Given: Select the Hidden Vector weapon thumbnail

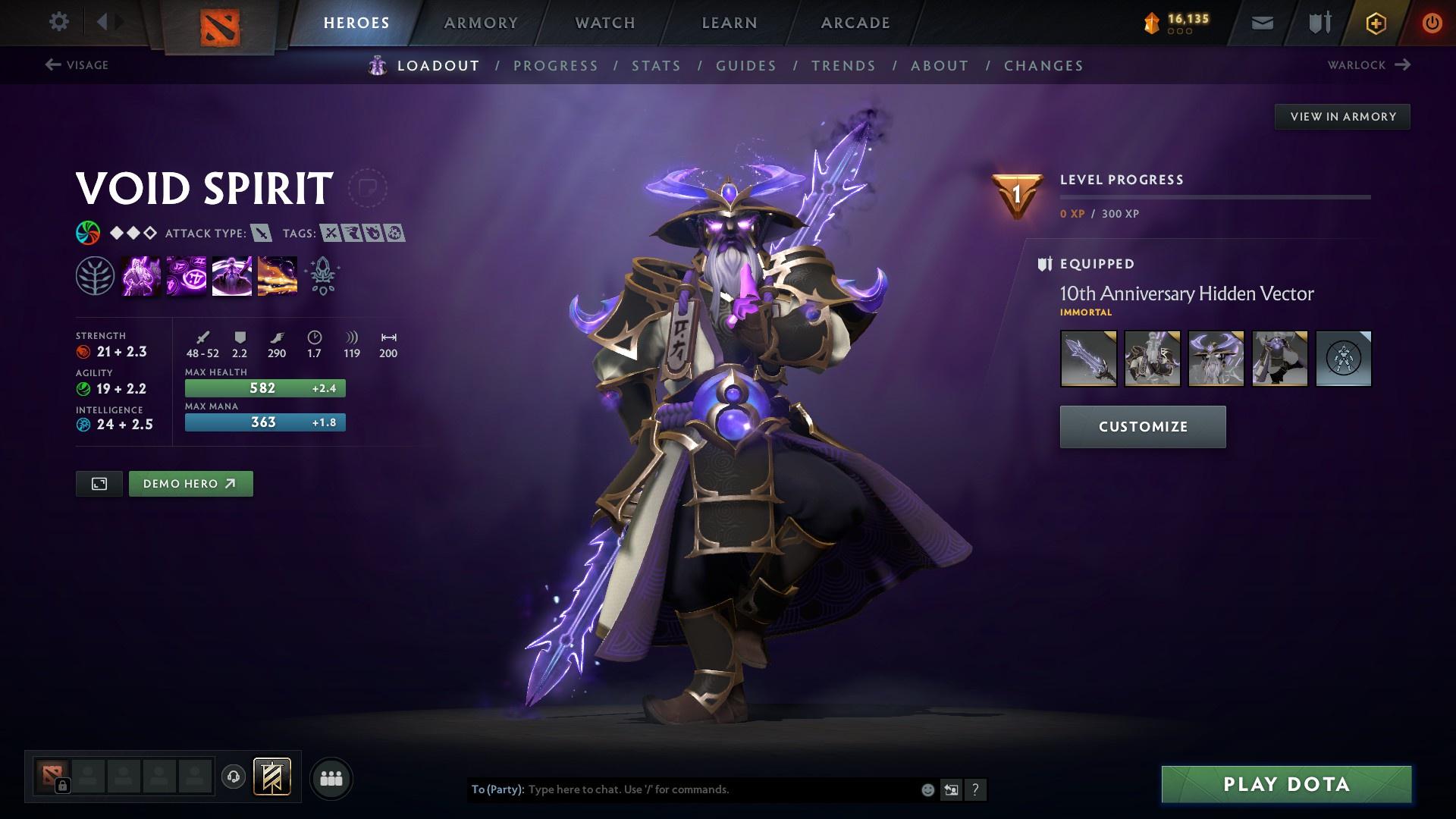Looking at the screenshot, I should coord(1088,359).
